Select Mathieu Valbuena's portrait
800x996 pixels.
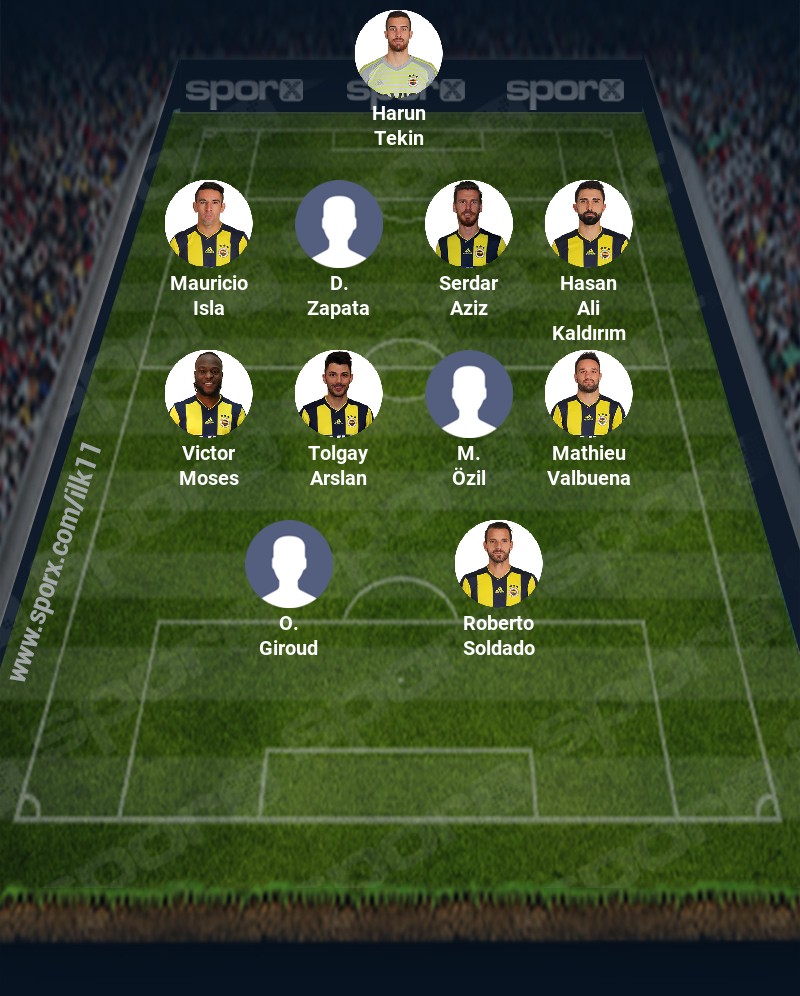point(589,394)
